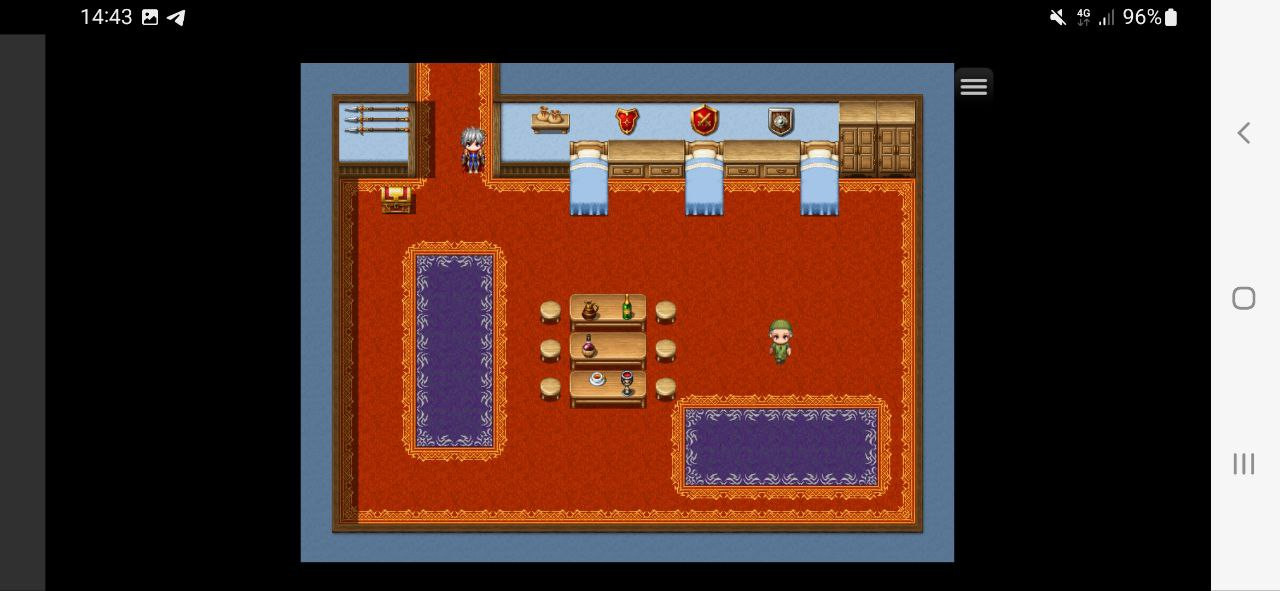Tap the Android home navigation button
The image size is (1280, 591).
[x=1244, y=298]
